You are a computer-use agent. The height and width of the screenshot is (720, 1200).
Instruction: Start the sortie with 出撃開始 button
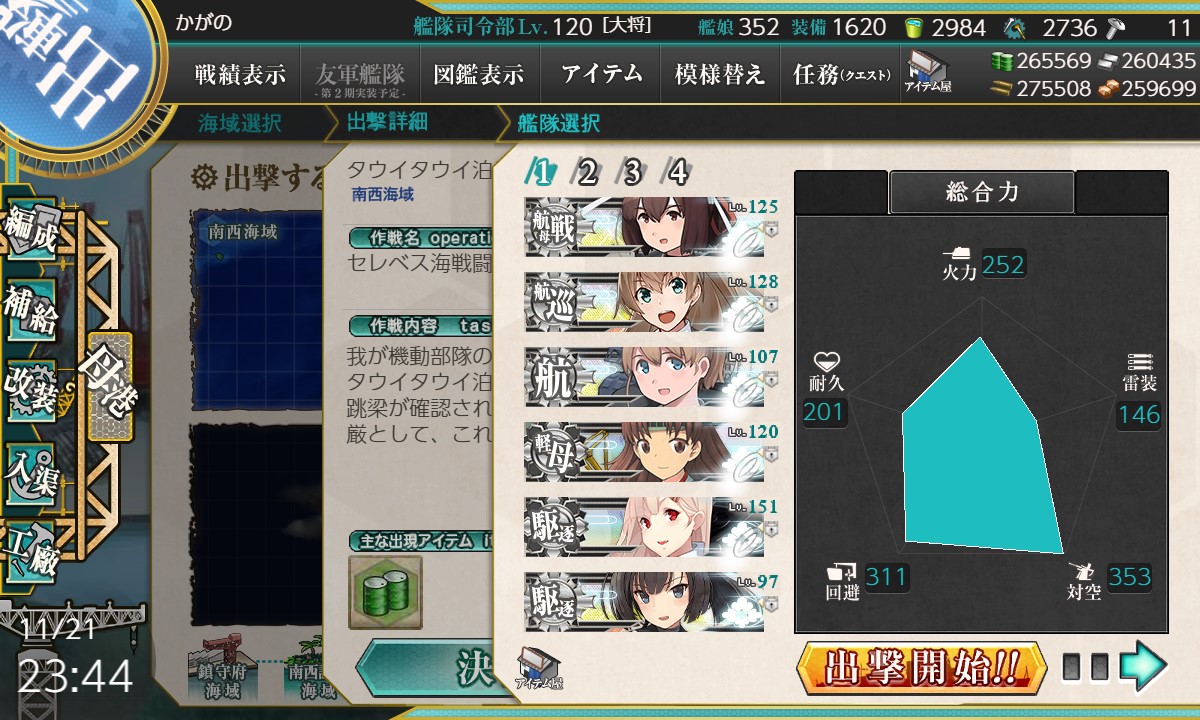point(921,667)
